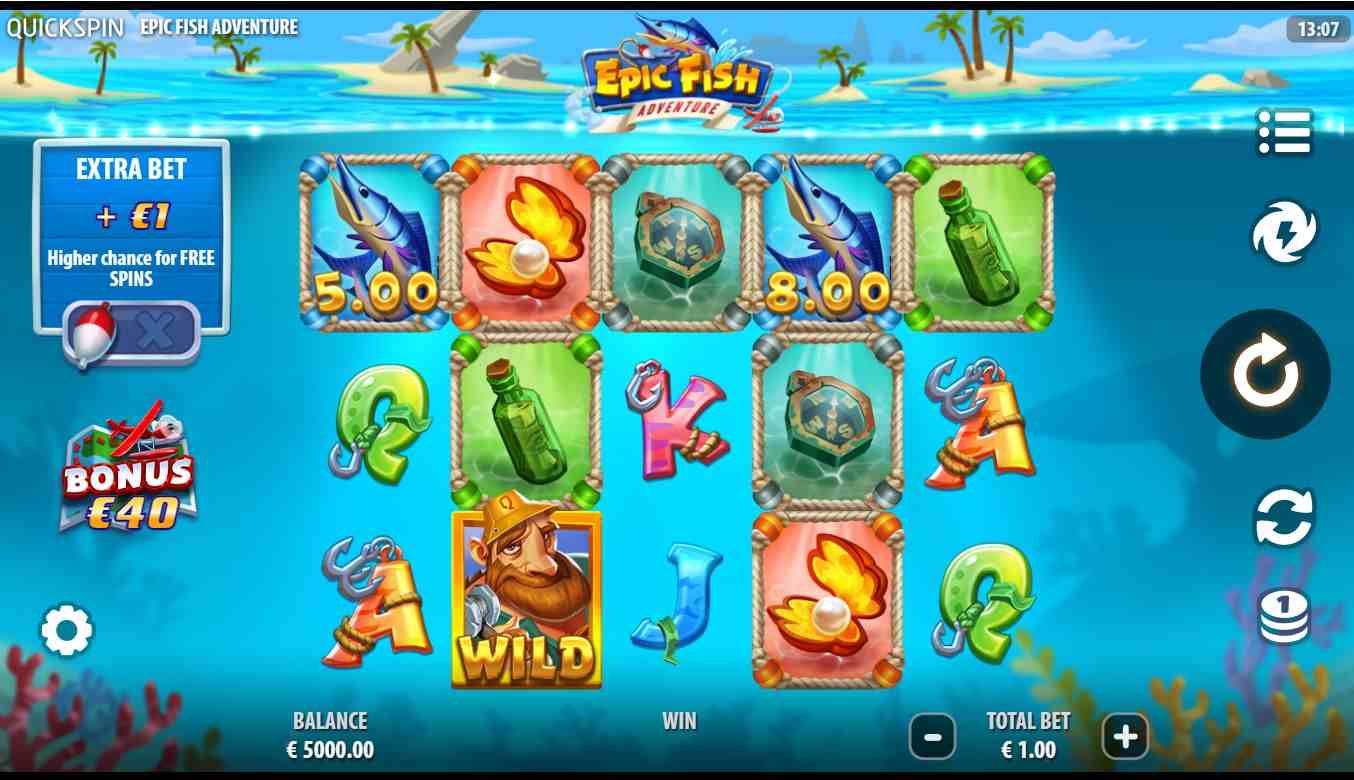
Task: Open the autoplay circular arrows option
Action: [x=1284, y=516]
